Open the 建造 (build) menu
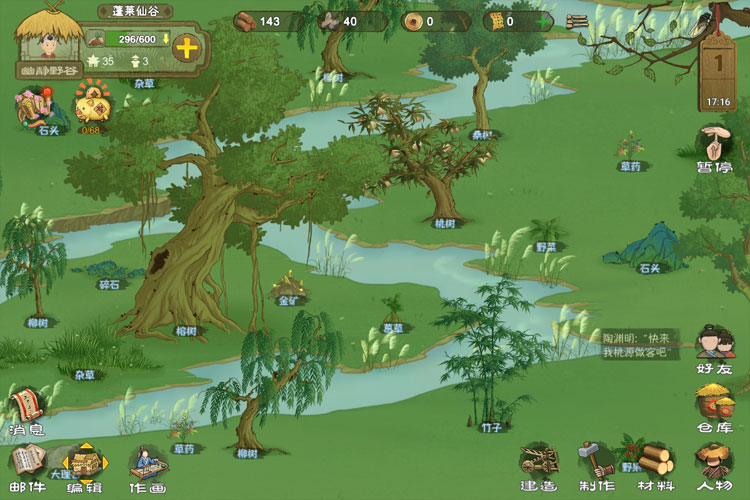 [x=537, y=467]
